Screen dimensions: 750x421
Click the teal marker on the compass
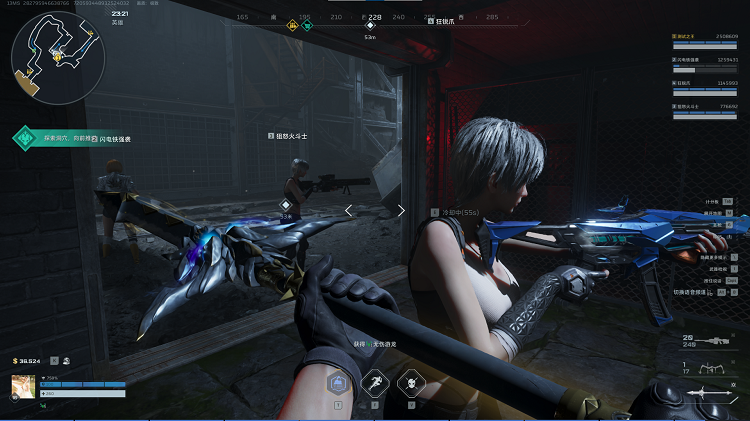pyautogui.click(x=308, y=26)
